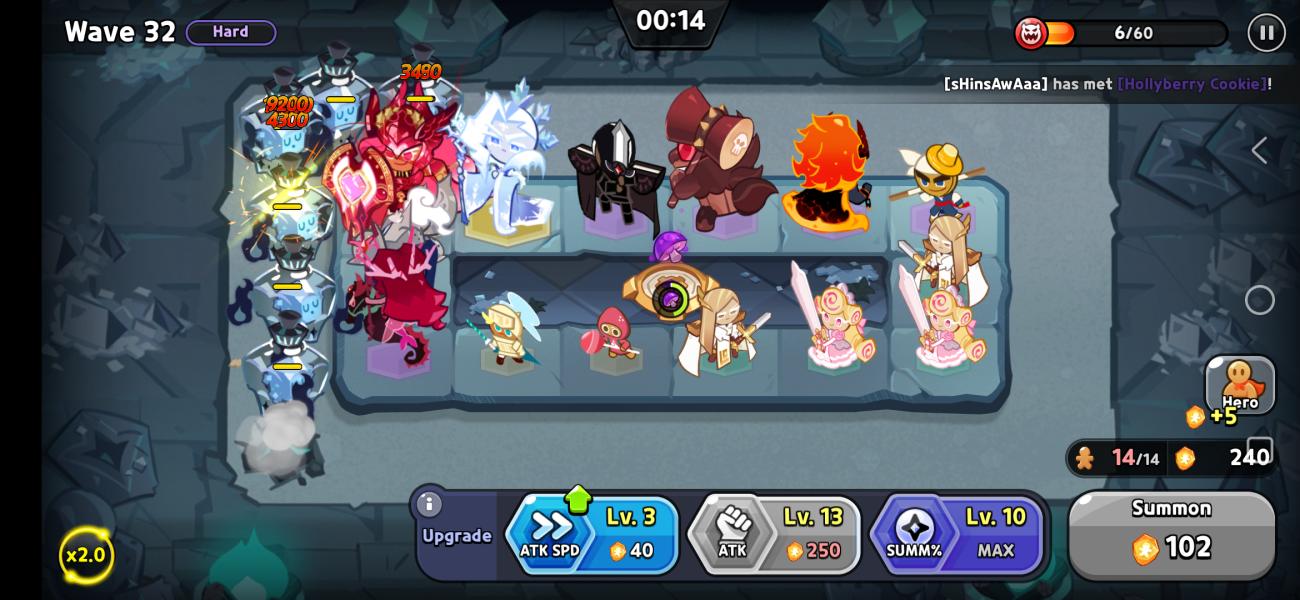Select the straw hat cookie unit

point(940,178)
